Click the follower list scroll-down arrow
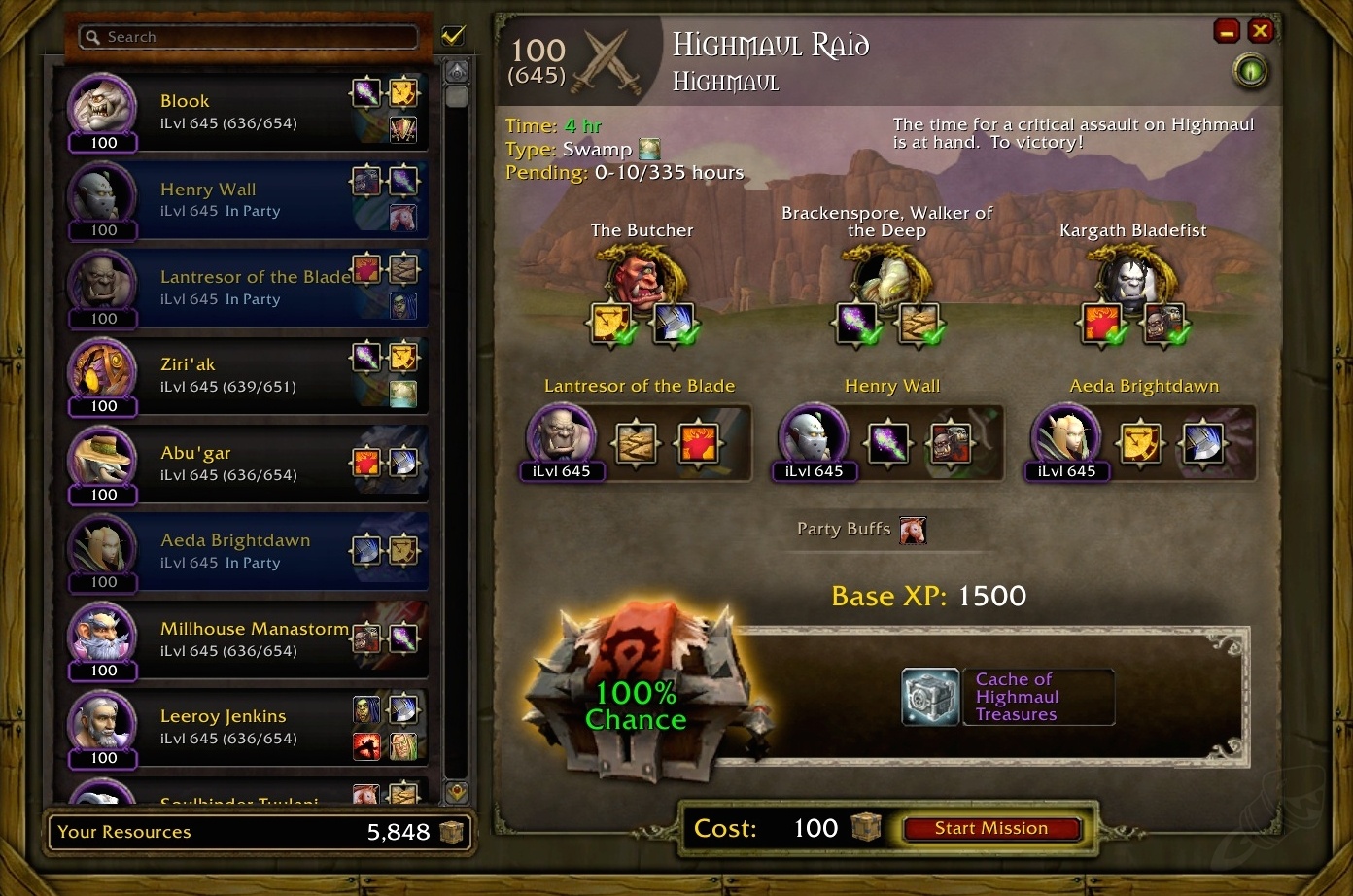The width and height of the screenshot is (1353, 896). tap(457, 792)
